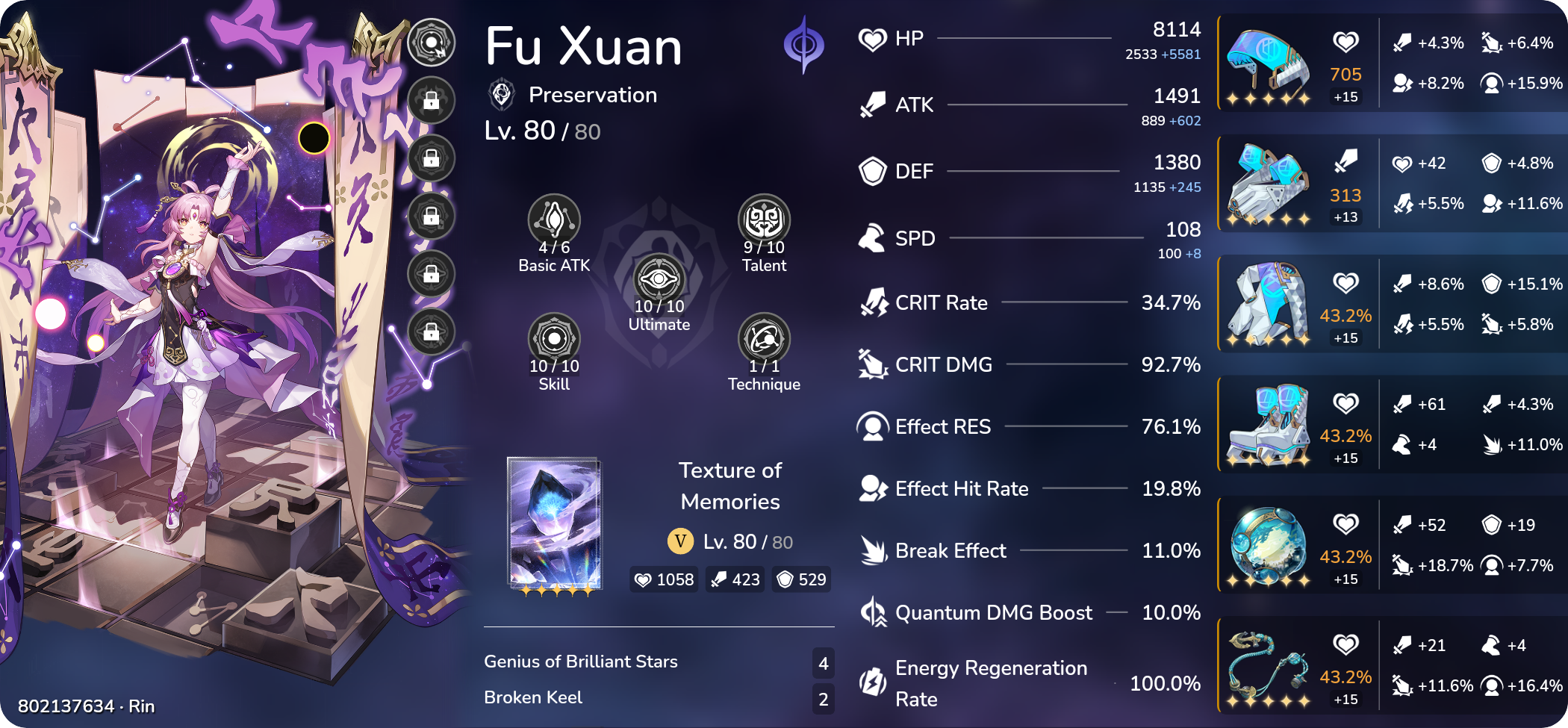Open the head relic piece thumbnail

(1269, 63)
